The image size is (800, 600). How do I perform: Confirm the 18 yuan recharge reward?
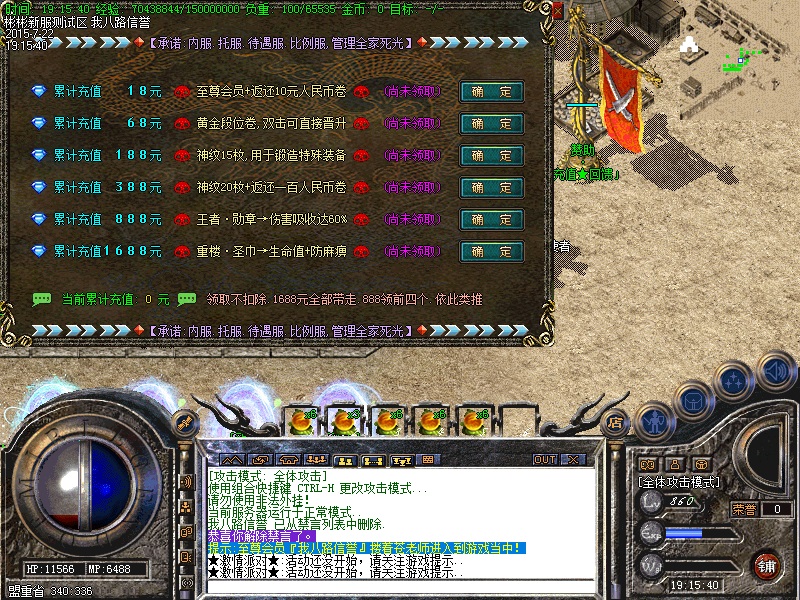pyautogui.click(x=491, y=92)
